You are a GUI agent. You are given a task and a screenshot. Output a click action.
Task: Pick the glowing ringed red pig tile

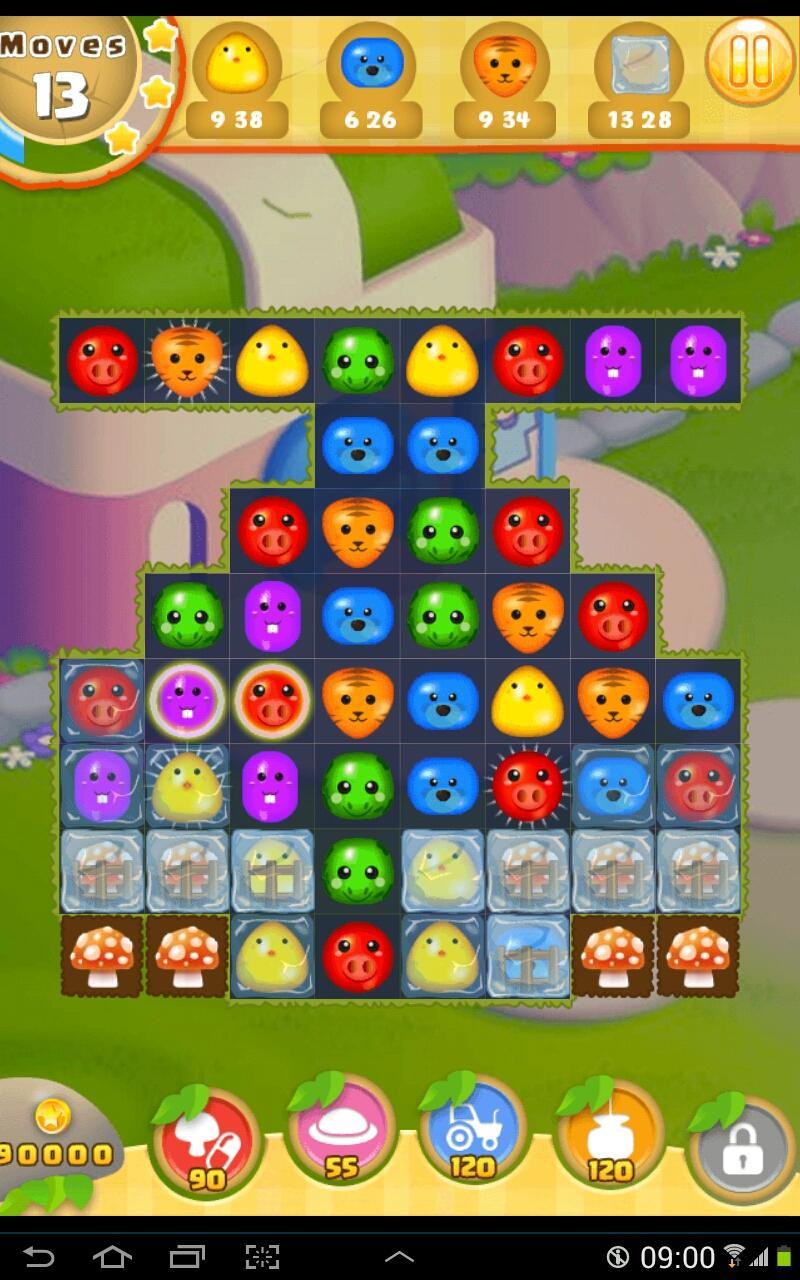click(272, 700)
